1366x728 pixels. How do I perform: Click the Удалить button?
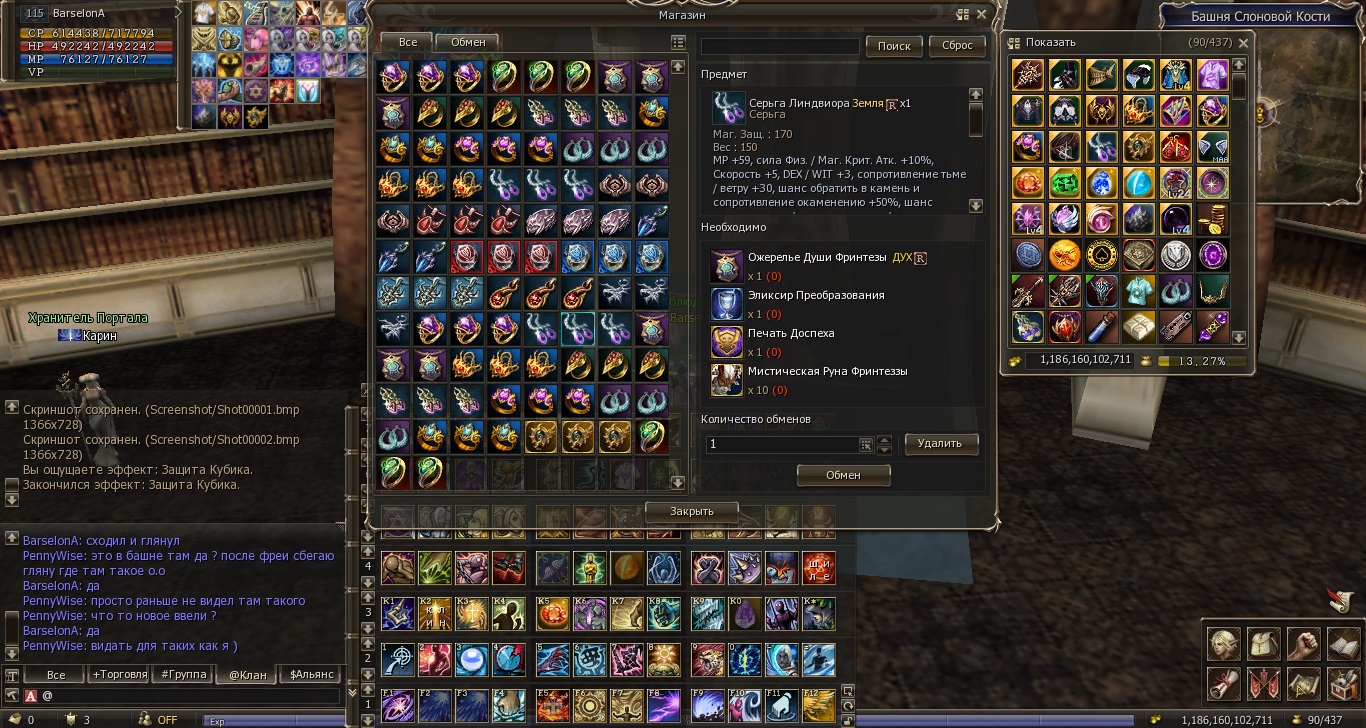pos(940,443)
